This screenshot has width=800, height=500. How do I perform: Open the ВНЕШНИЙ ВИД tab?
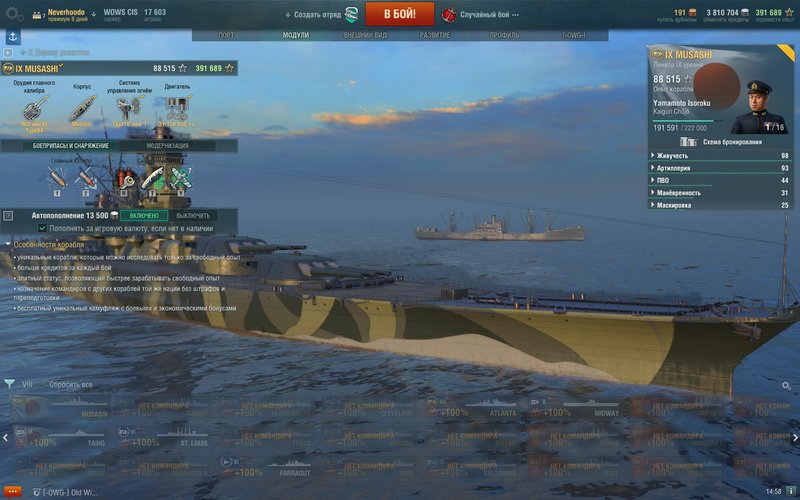(364, 34)
